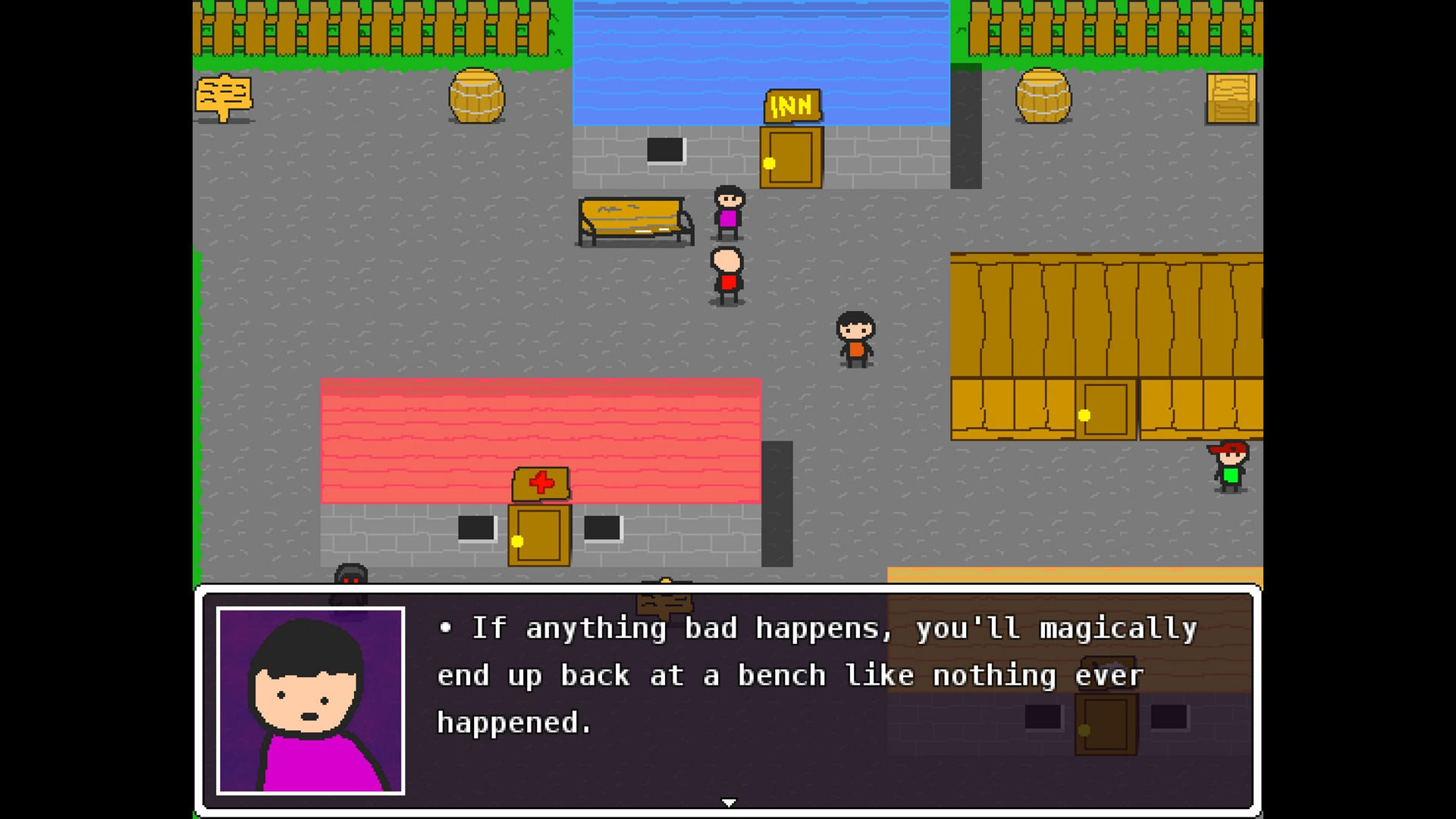
Task: Click the down arrow to advance the dialogue
Action: (729, 801)
